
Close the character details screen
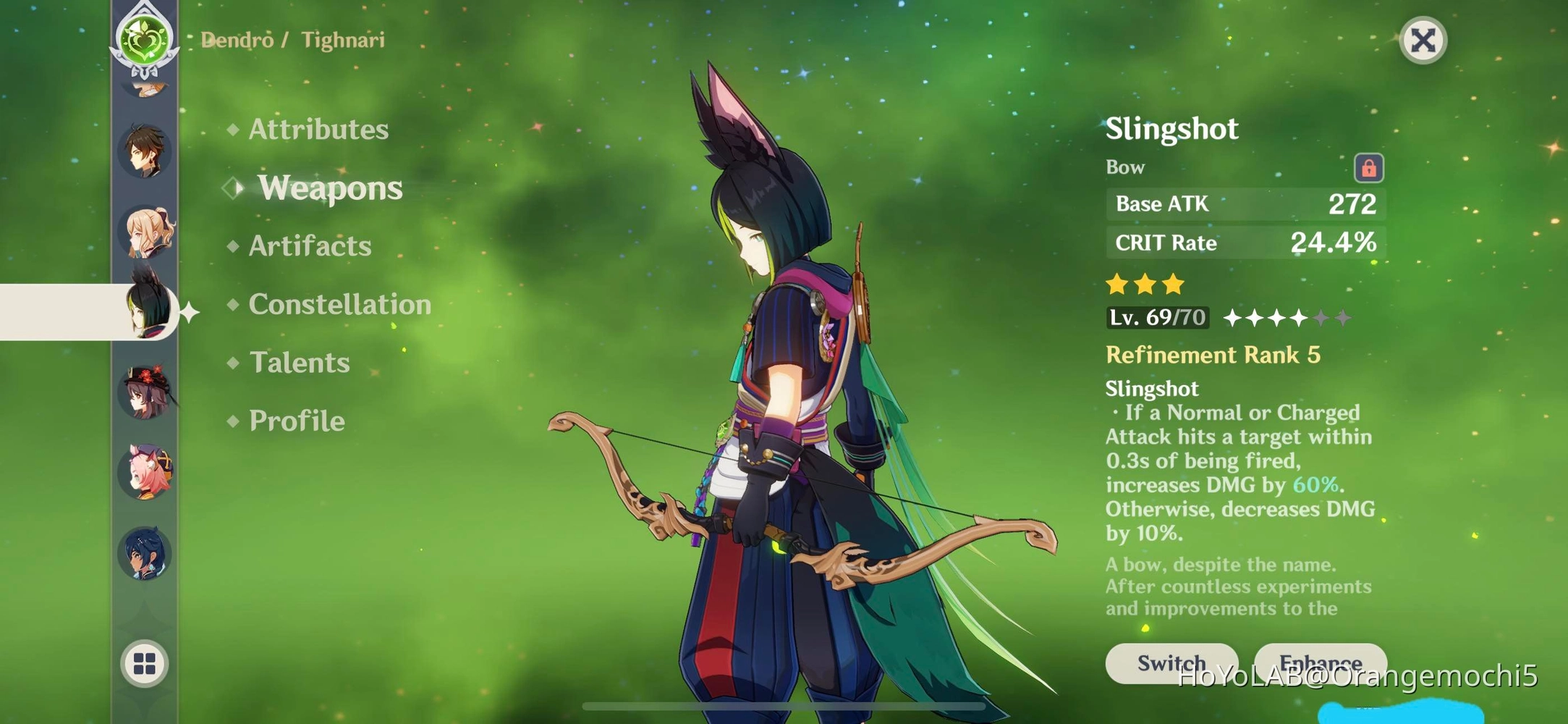1423,40
